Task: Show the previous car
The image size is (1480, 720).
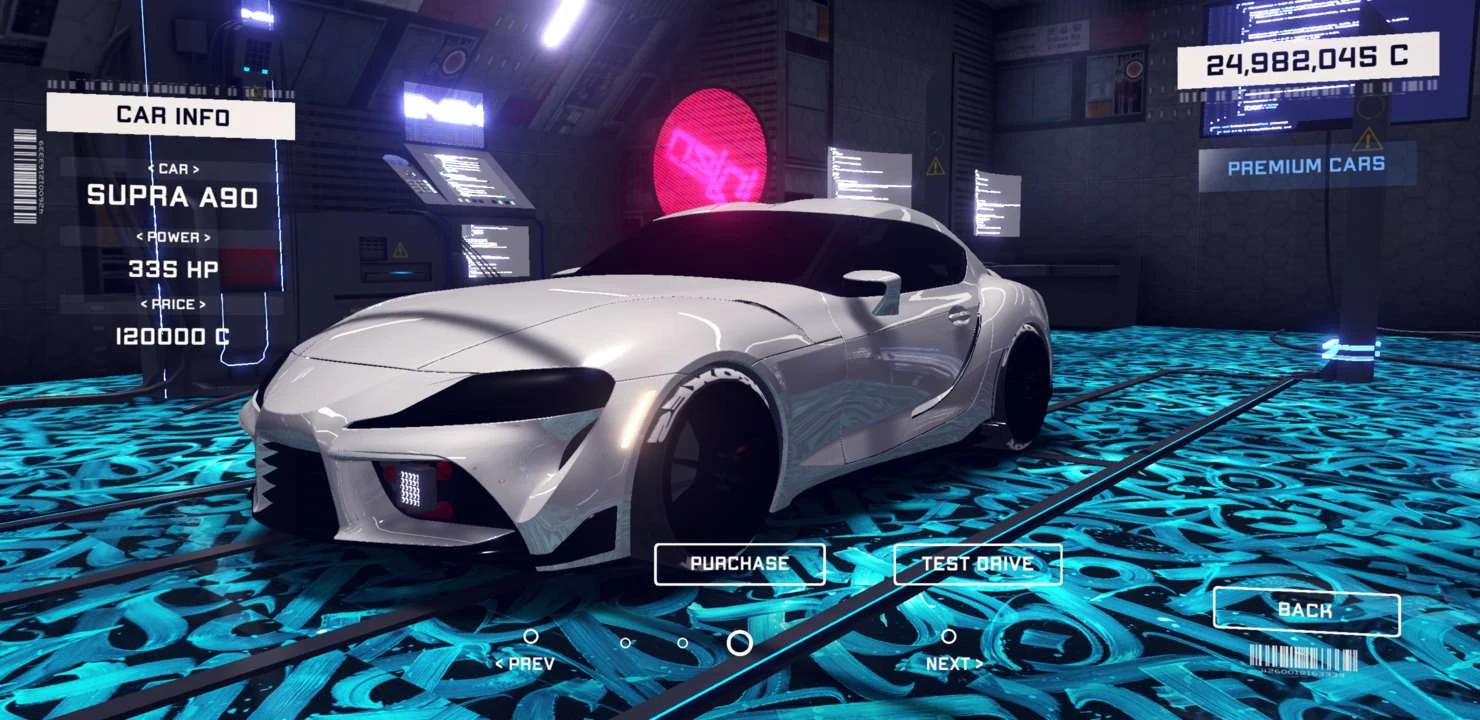Action: [525, 662]
